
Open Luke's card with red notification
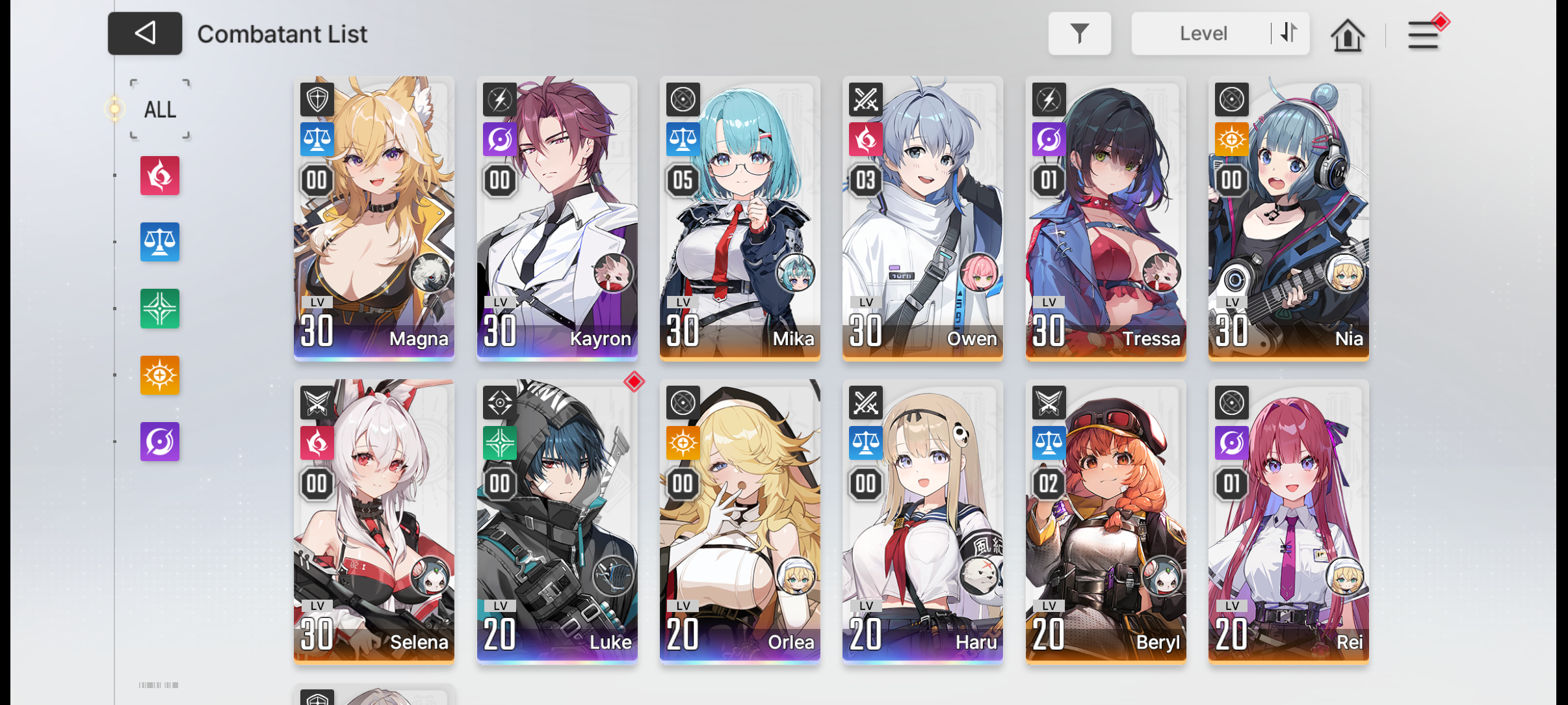click(557, 521)
